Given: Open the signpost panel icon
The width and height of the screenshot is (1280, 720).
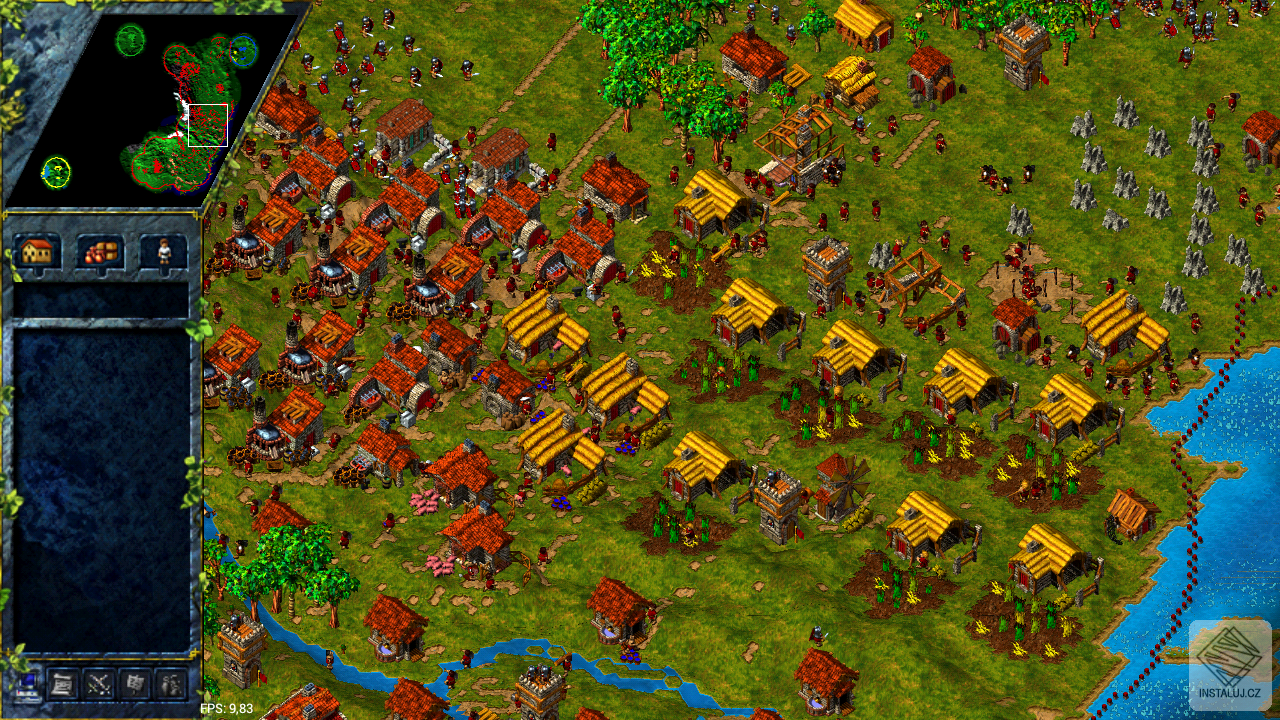Looking at the screenshot, I should pos(135,685).
